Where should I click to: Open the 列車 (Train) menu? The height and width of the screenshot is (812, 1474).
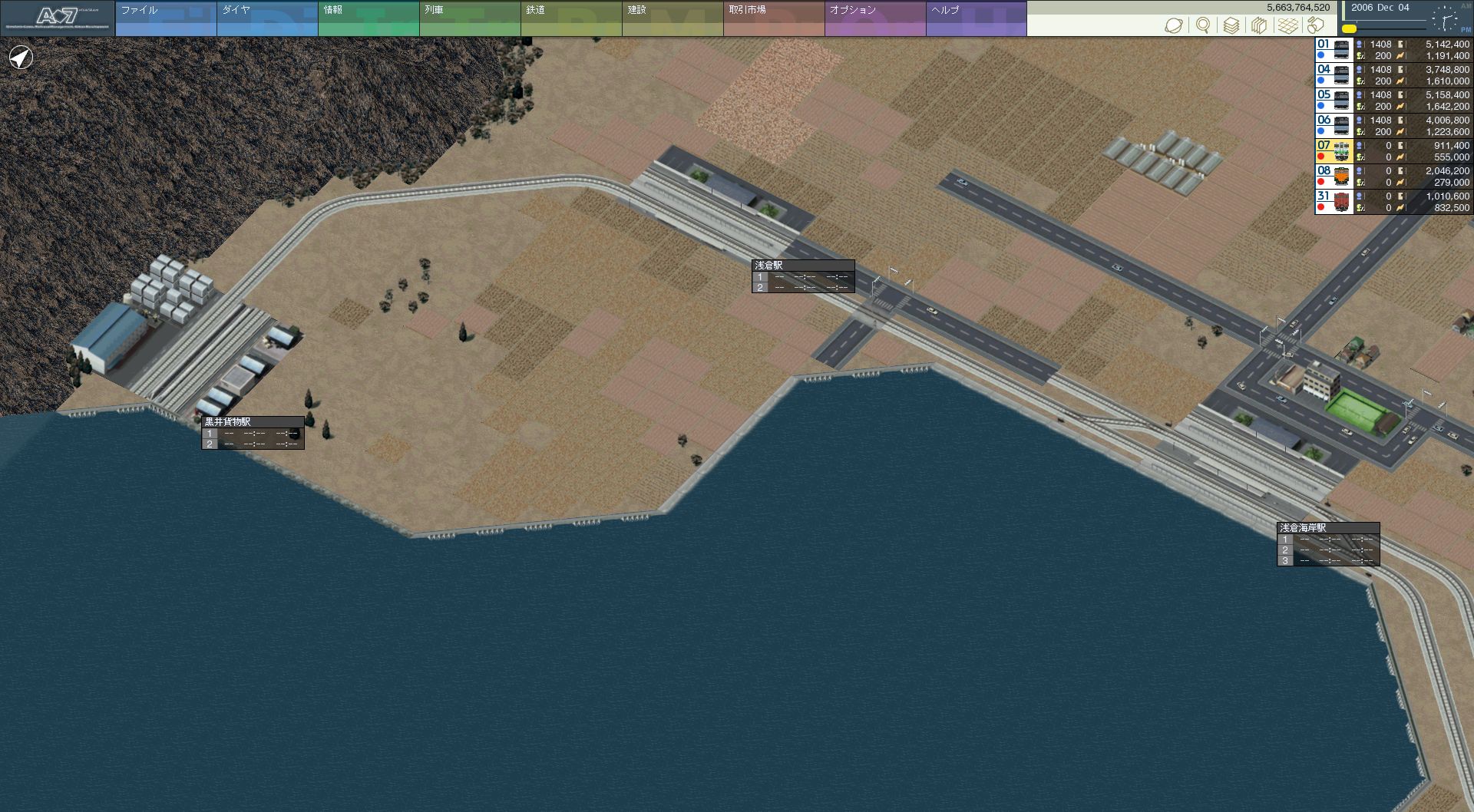(x=469, y=18)
